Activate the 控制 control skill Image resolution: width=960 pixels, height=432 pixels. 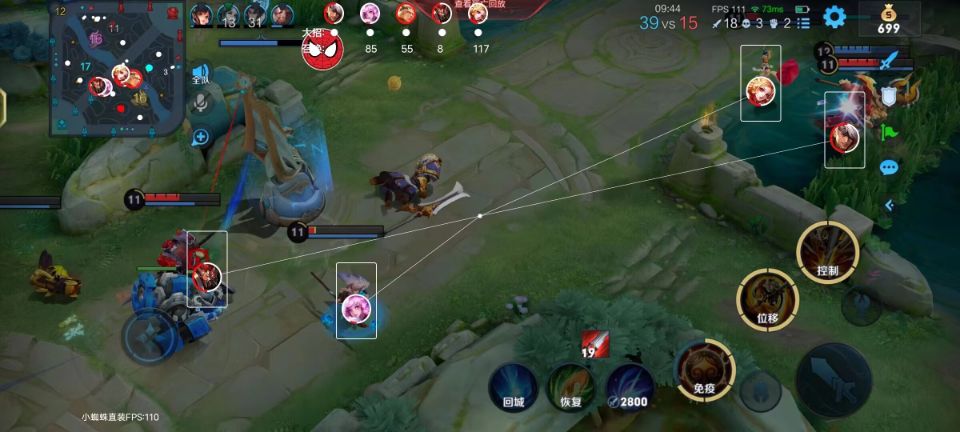coord(827,251)
